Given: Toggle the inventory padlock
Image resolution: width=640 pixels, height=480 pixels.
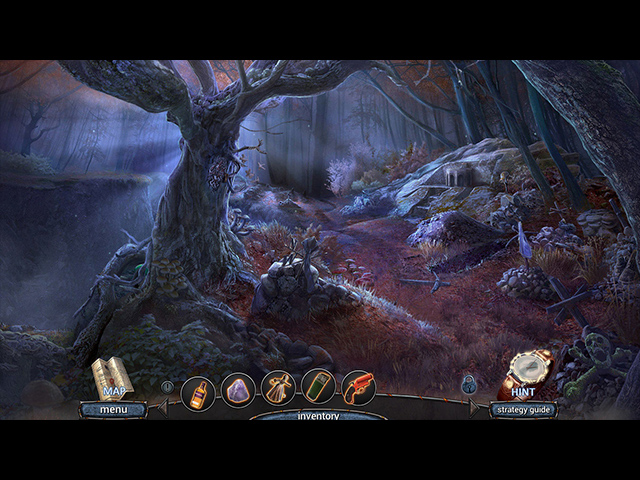Looking at the screenshot, I should tap(469, 384).
